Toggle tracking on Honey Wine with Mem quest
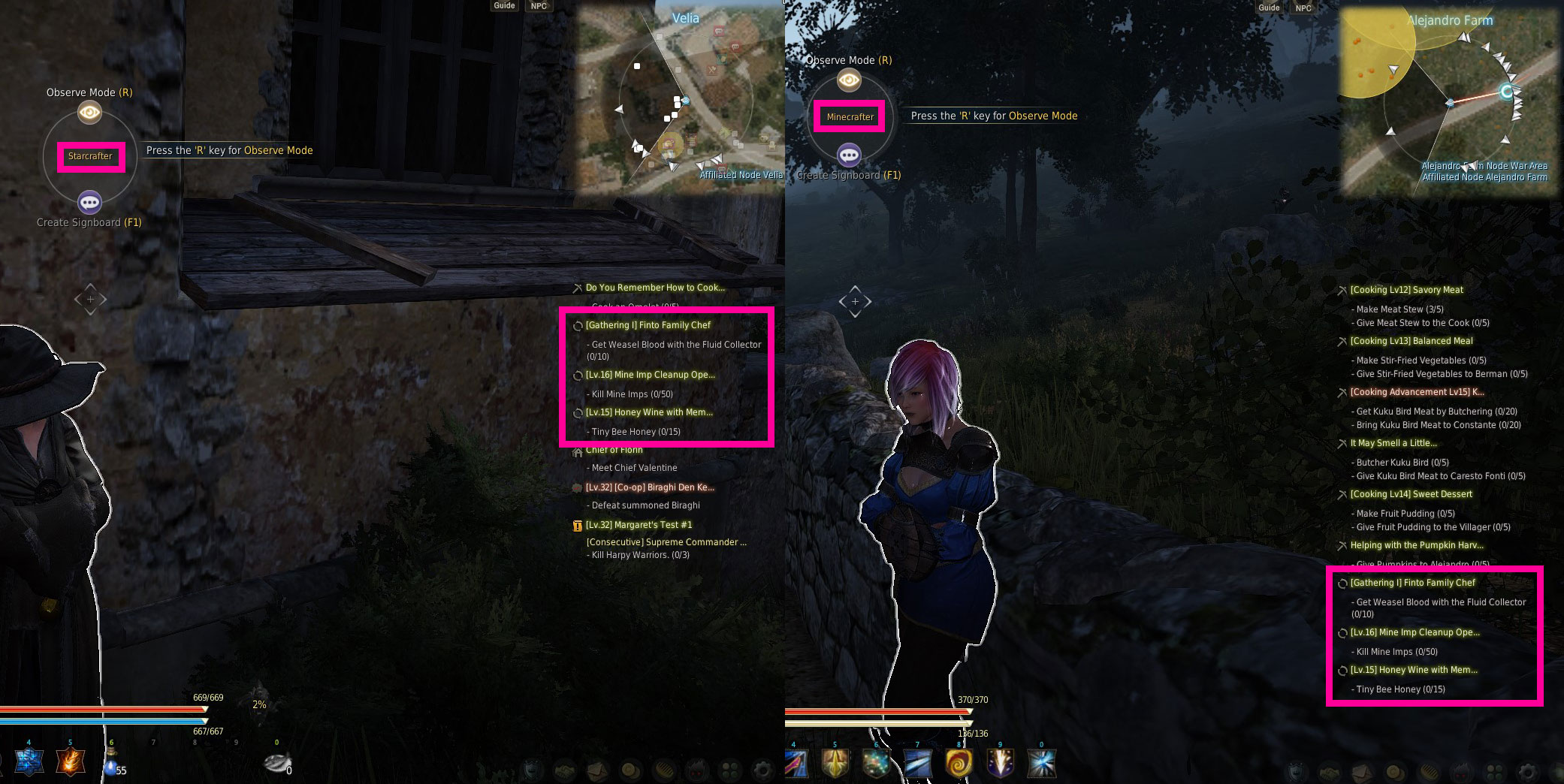The width and height of the screenshot is (1564, 784). pyautogui.click(x=577, y=412)
